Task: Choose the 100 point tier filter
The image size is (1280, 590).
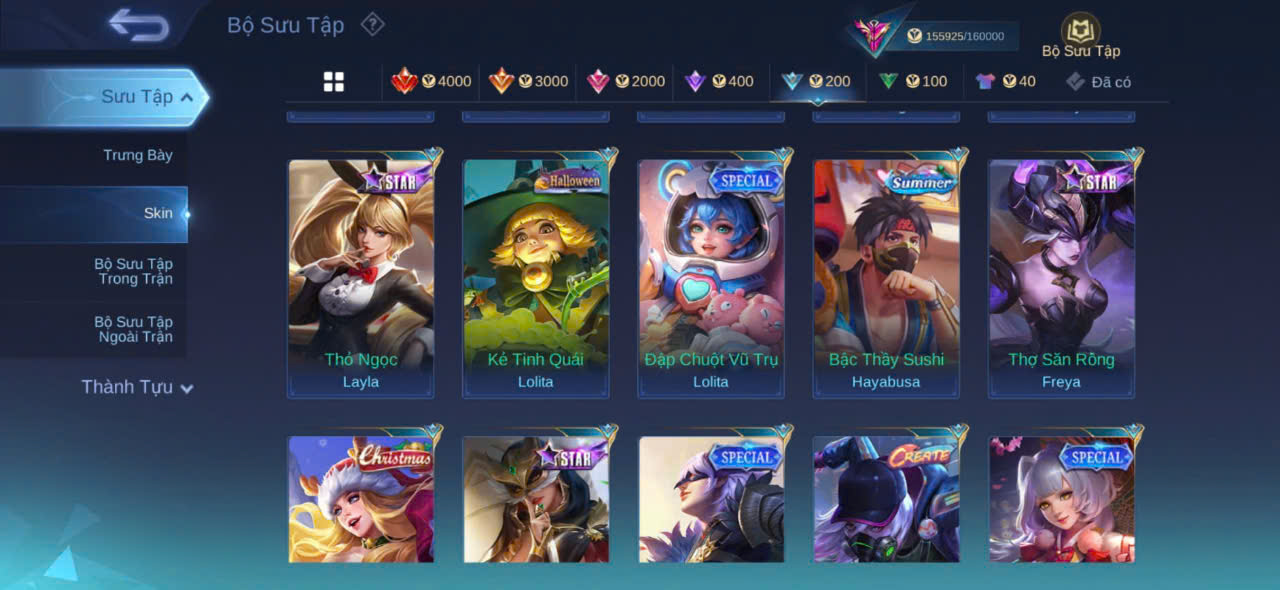Action: [x=914, y=82]
